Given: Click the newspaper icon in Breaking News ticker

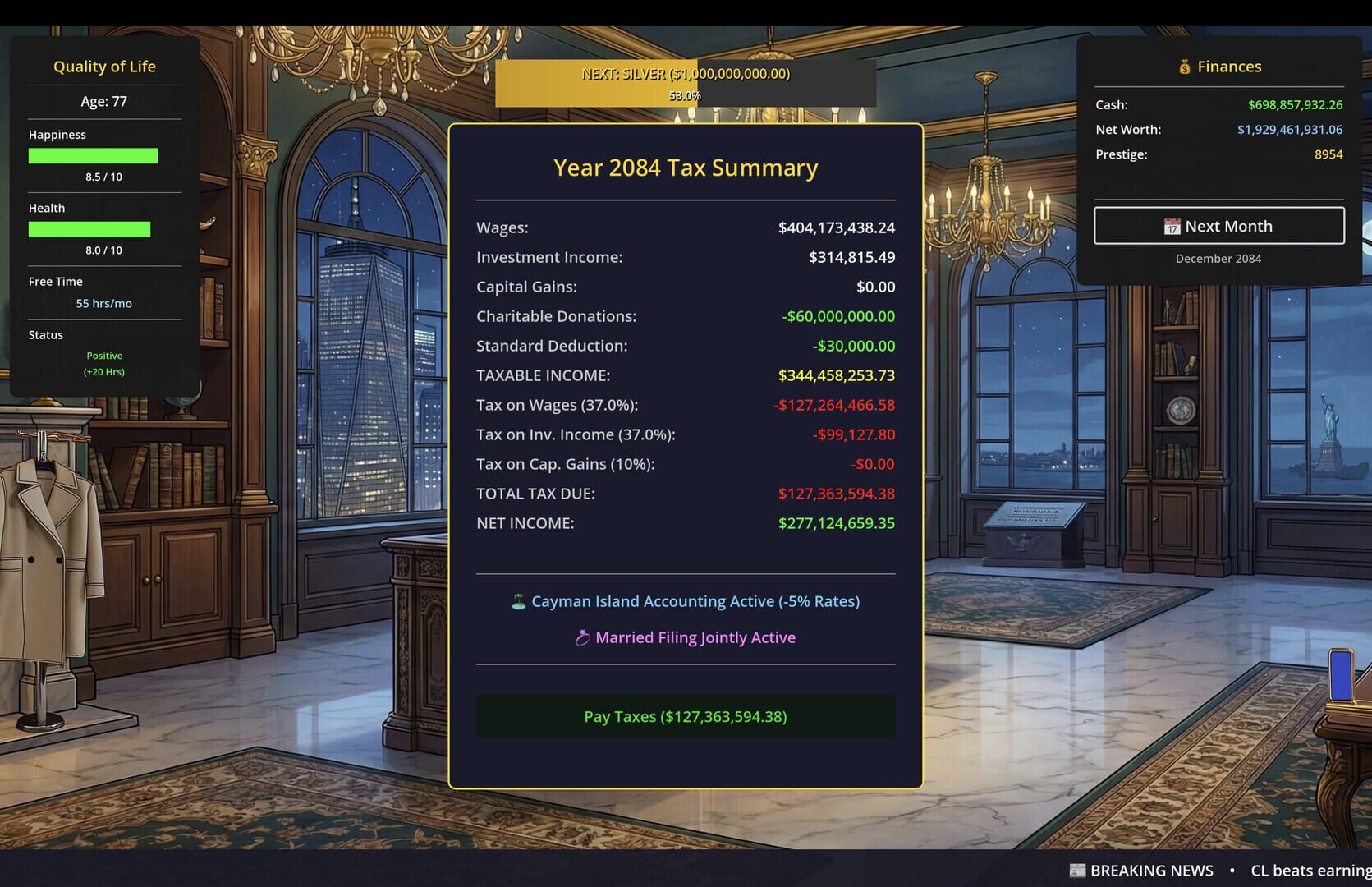Looking at the screenshot, I should [x=1076, y=870].
